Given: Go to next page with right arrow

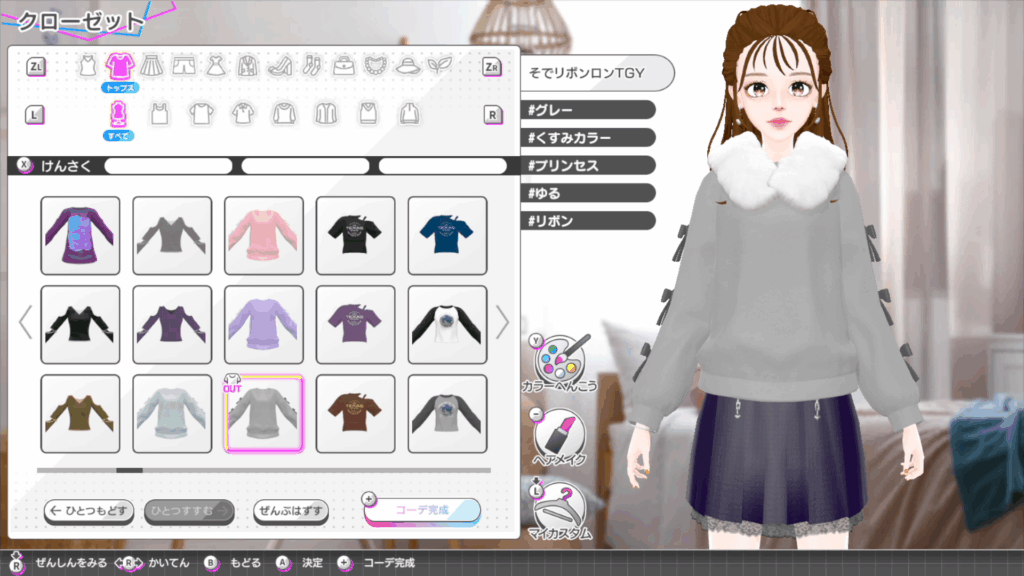Looking at the screenshot, I should click(x=502, y=322).
